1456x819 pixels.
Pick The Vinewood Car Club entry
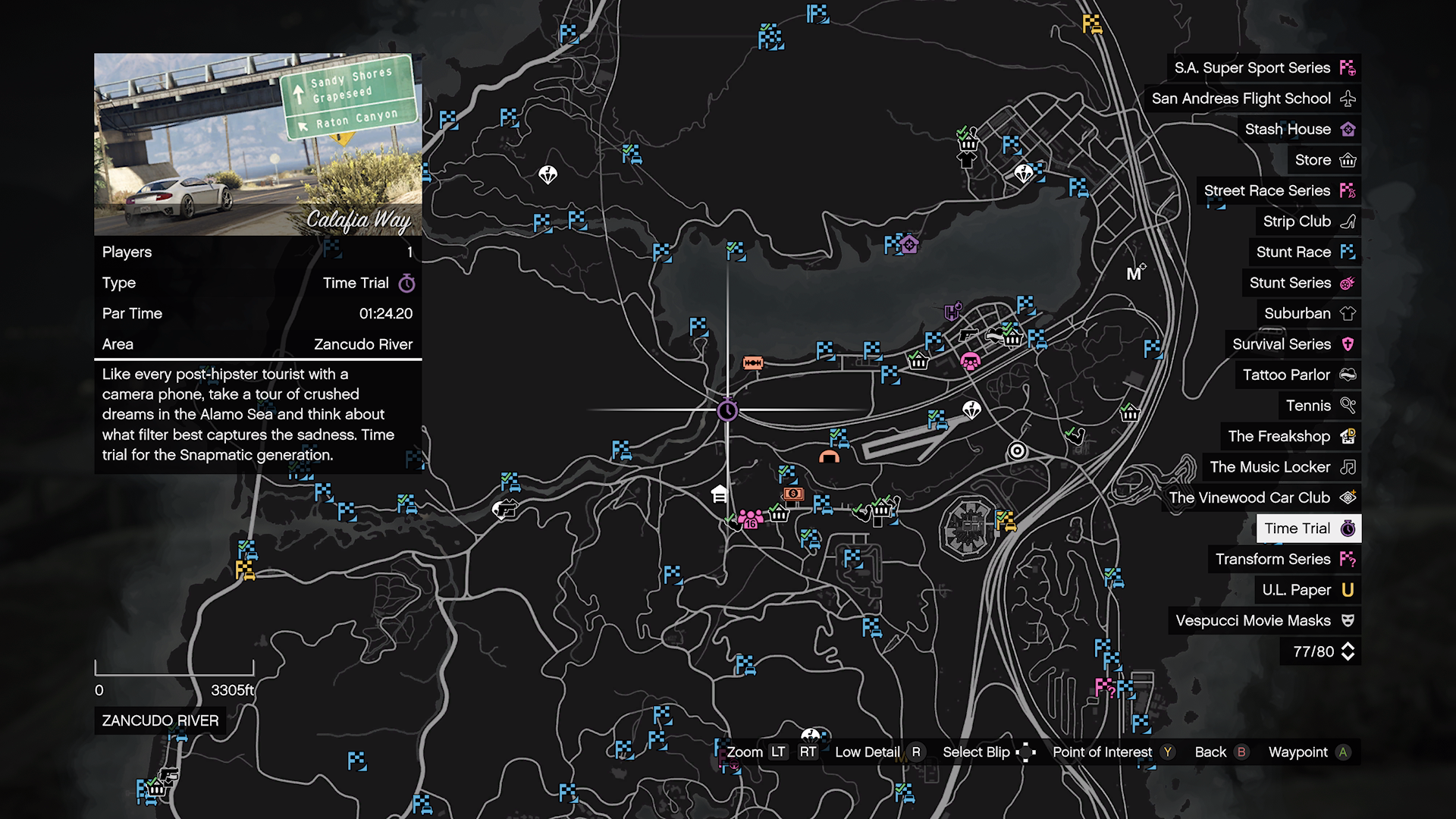tap(1261, 498)
